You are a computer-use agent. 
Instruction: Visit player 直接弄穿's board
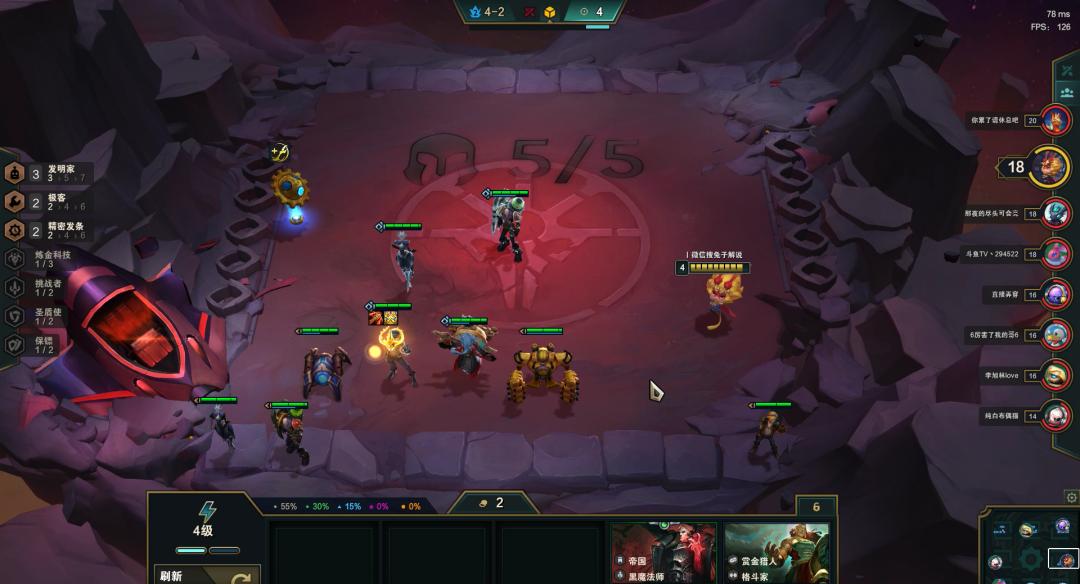1056,295
